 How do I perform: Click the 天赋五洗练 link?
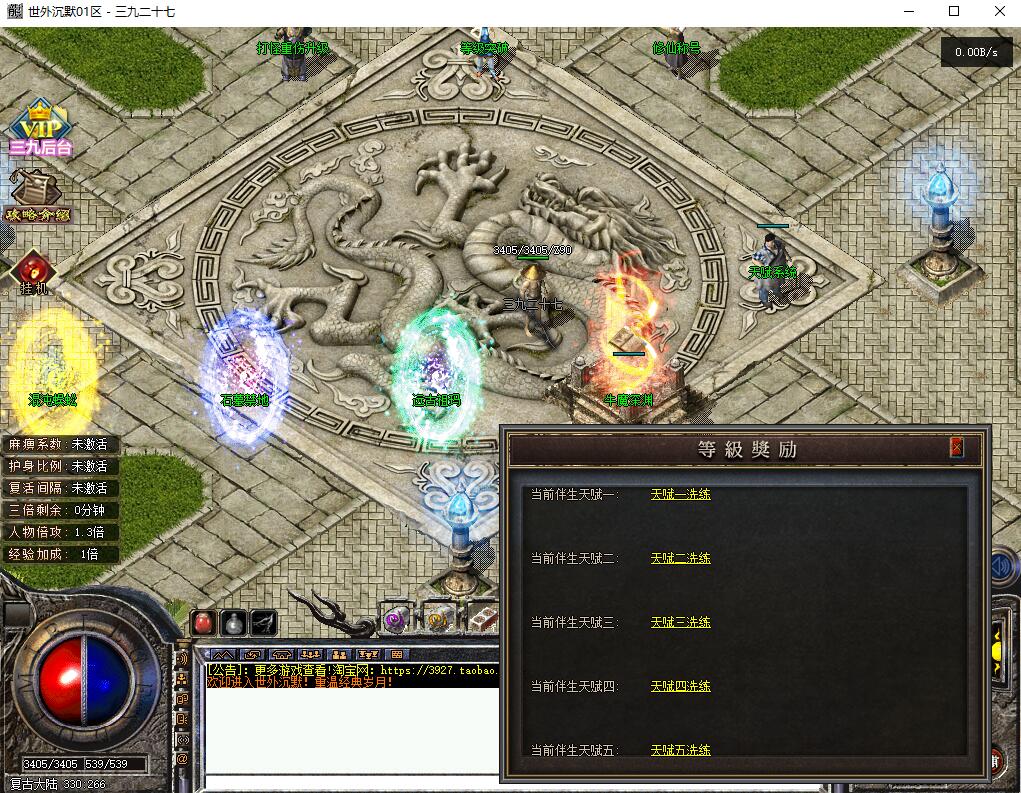coord(680,750)
